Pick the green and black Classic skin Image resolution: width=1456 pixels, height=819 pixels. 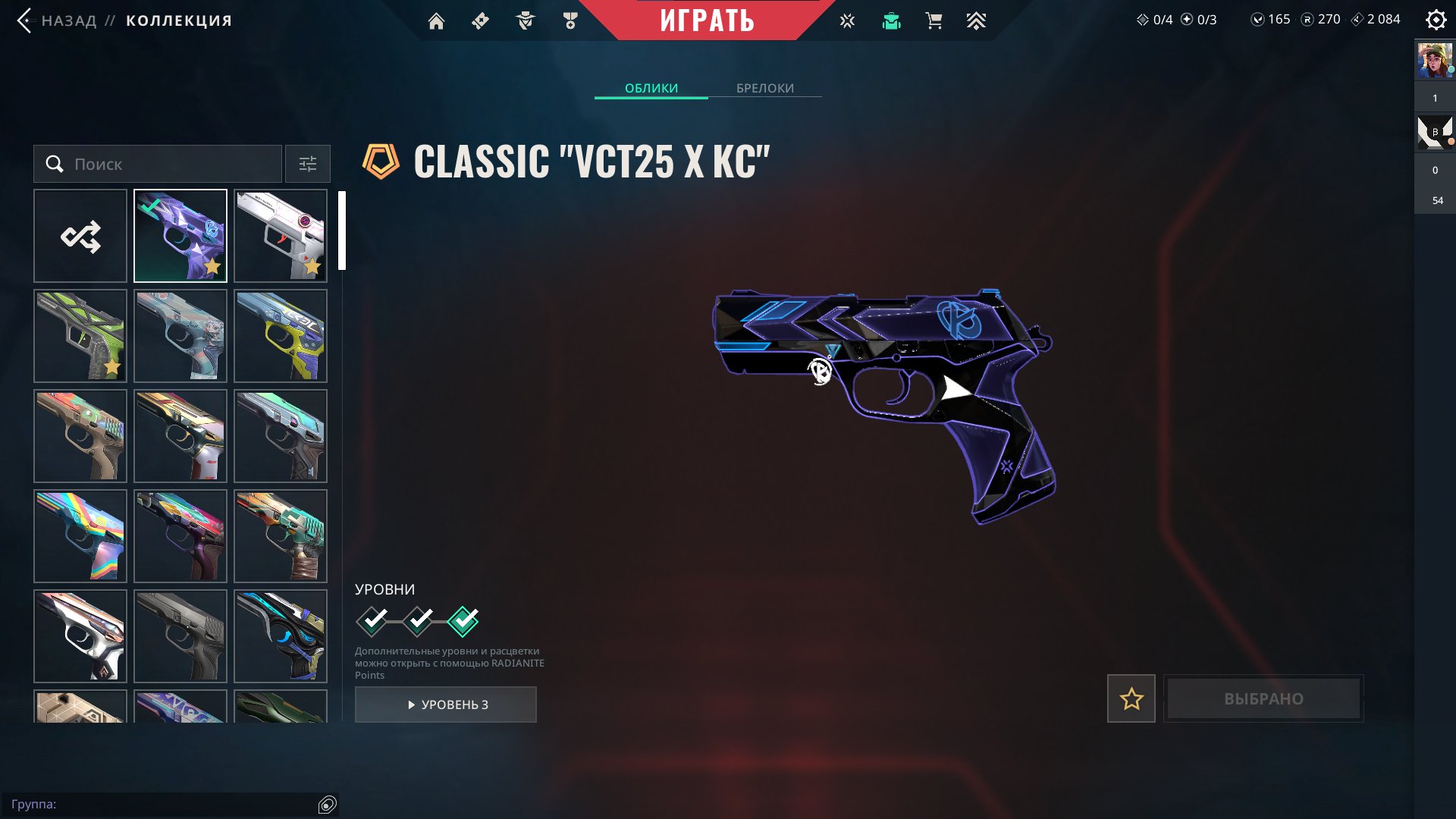click(80, 336)
